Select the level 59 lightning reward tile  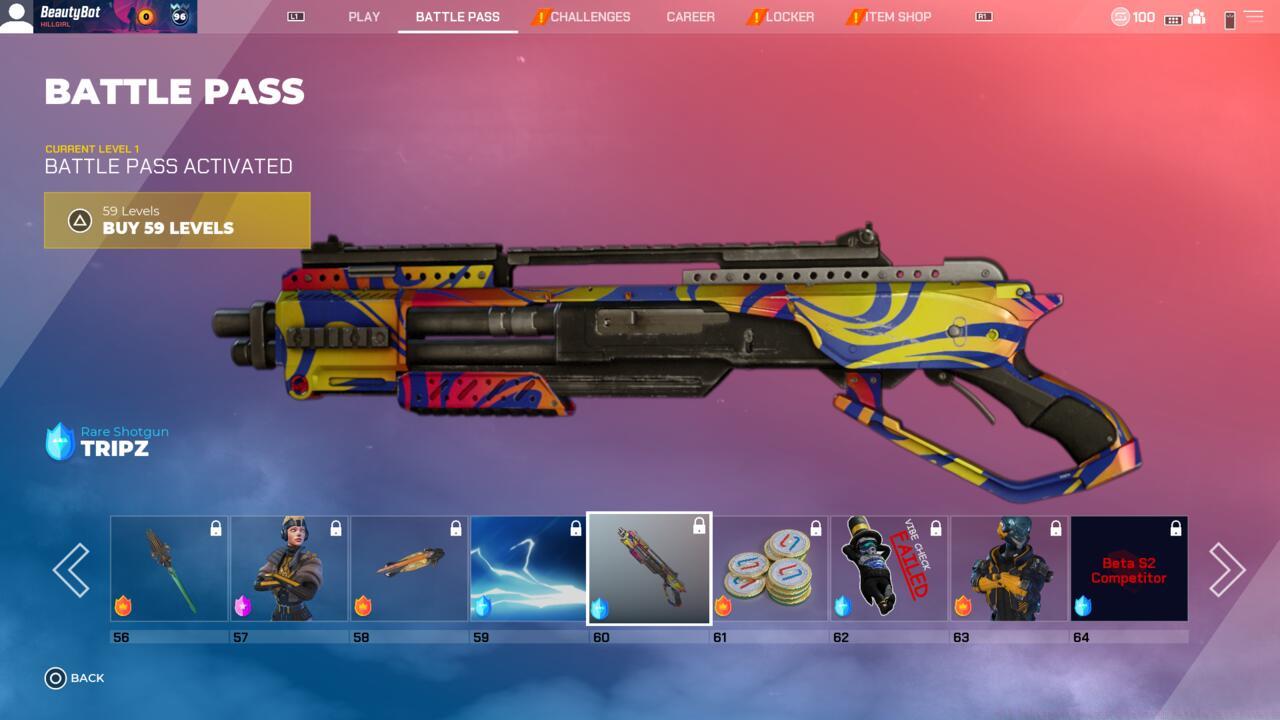pyautogui.click(x=529, y=569)
